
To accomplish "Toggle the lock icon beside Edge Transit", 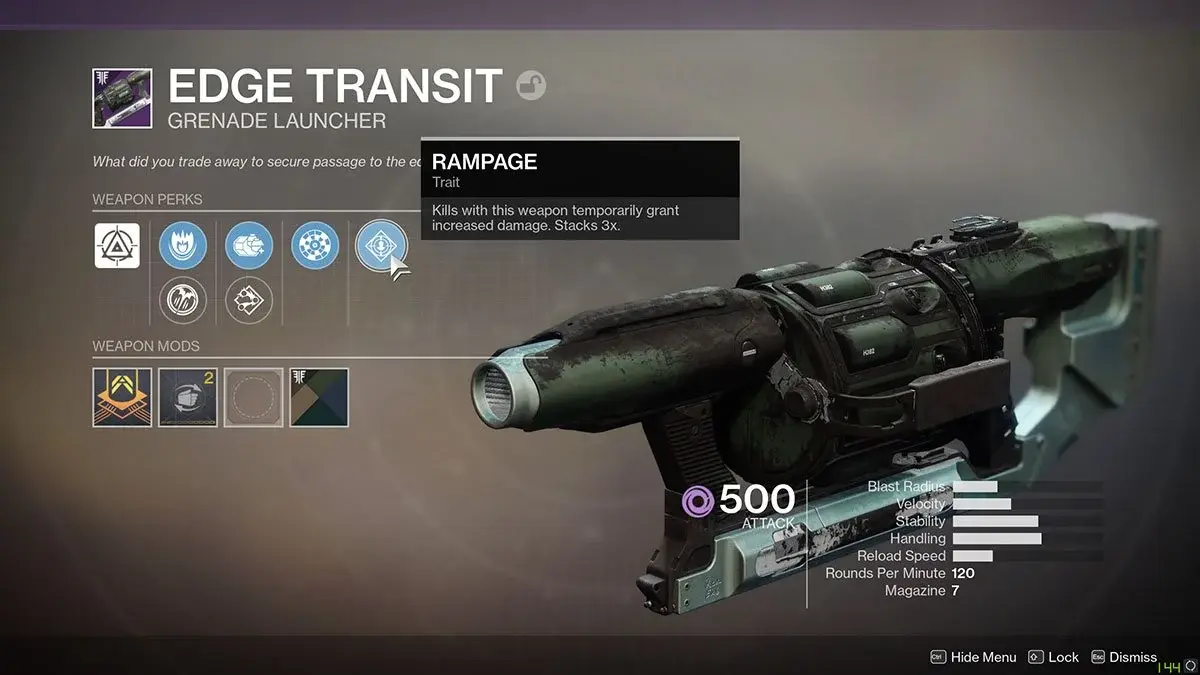I will tap(531, 87).
